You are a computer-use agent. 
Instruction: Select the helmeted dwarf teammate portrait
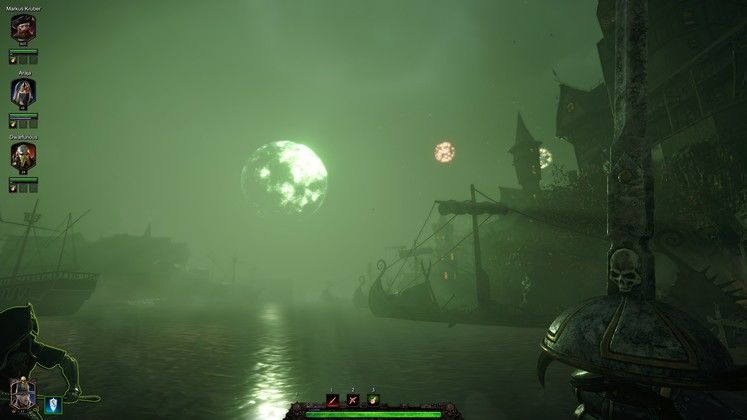pos(23,157)
